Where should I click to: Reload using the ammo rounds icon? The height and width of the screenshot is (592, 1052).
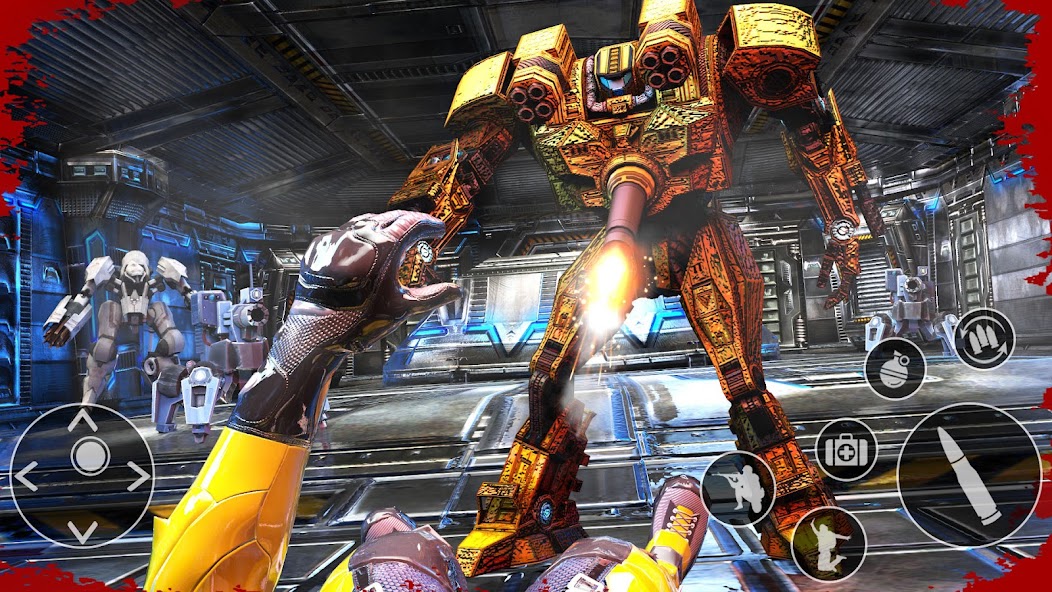point(983,339)
